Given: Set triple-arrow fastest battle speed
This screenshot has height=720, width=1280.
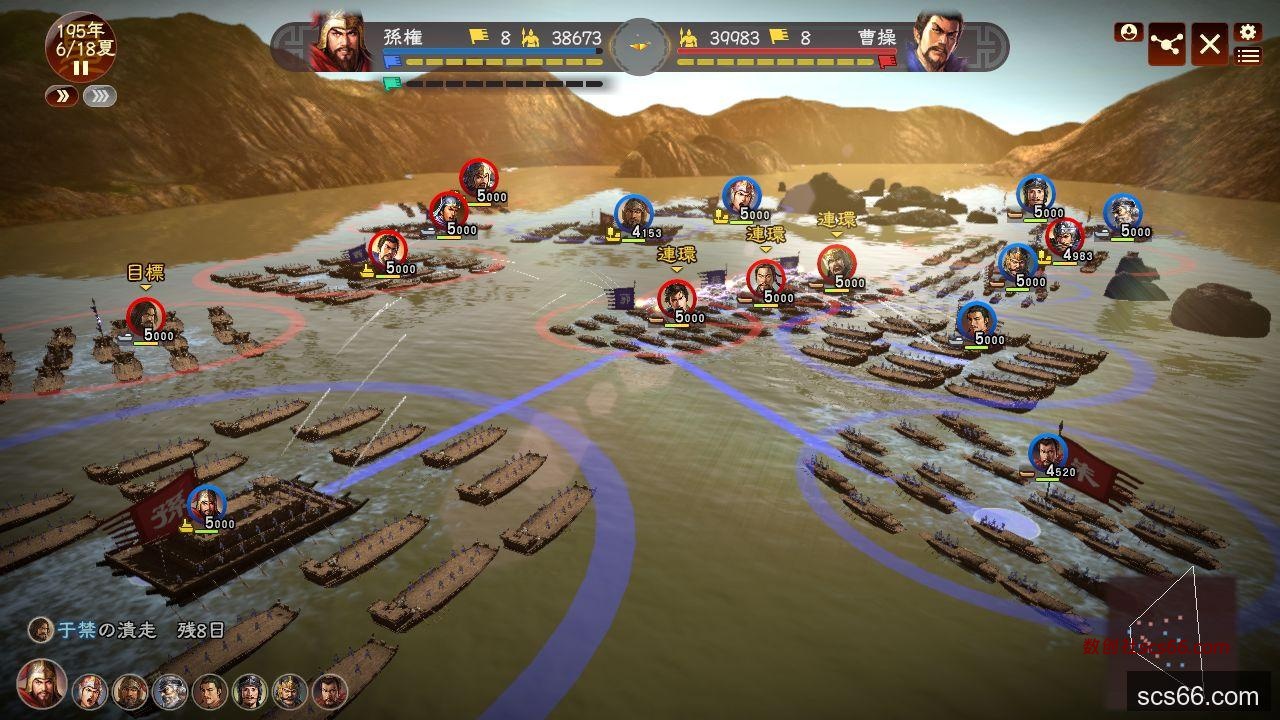Looking at the screenshot, I should pyautogui.click(x=99, y=96).
